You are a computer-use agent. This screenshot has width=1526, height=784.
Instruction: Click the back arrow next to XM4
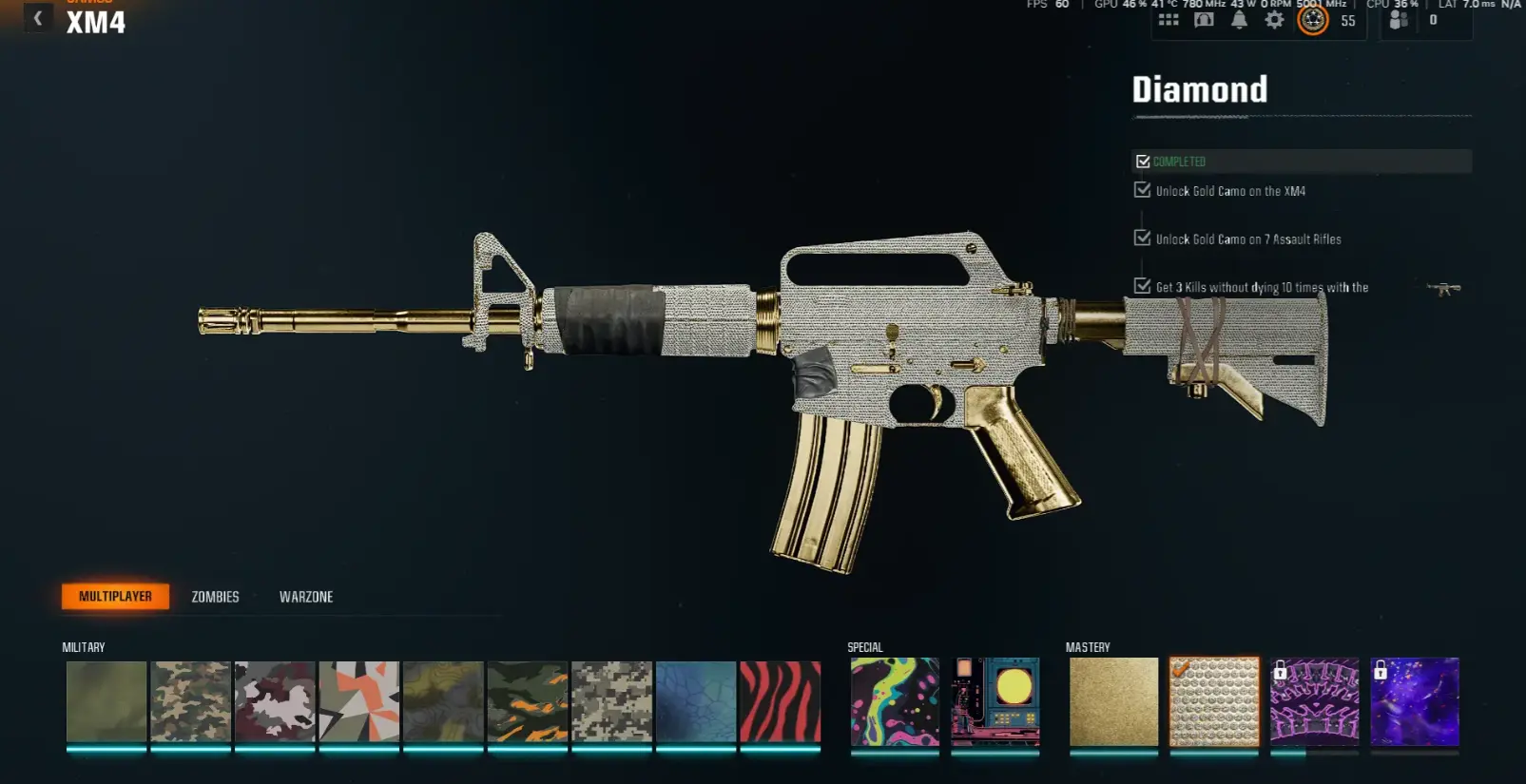click(36, 17)
